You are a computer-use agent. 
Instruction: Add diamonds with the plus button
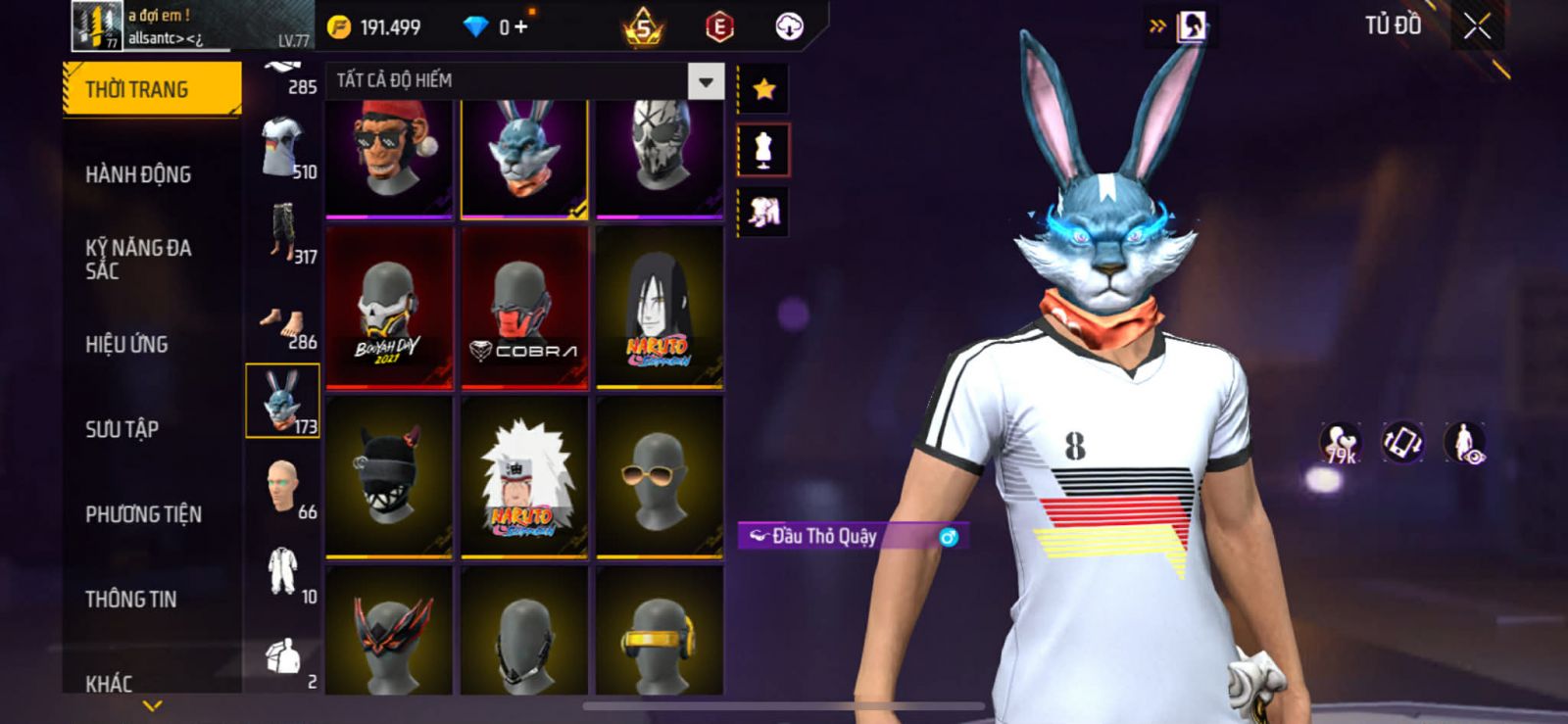point(520,27)
